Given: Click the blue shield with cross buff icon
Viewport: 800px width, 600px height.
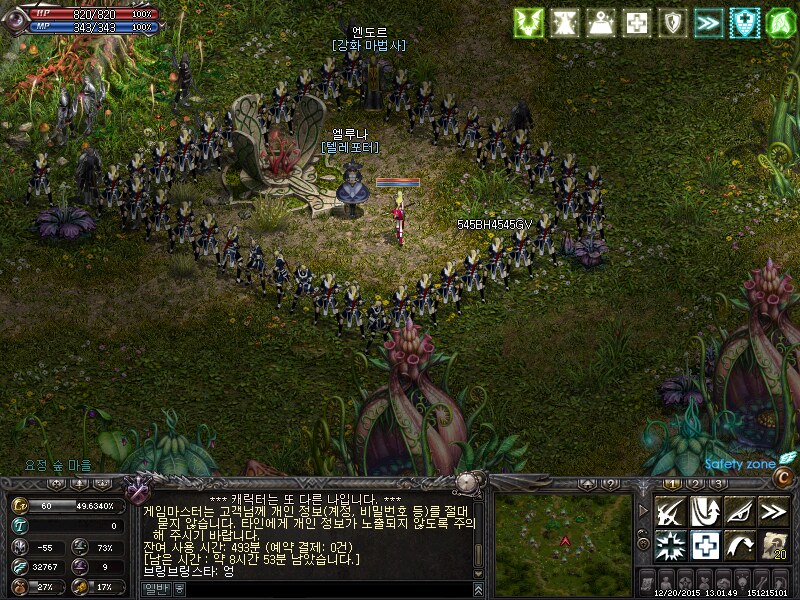Looking at the screenshot, I should coord(744,23).
